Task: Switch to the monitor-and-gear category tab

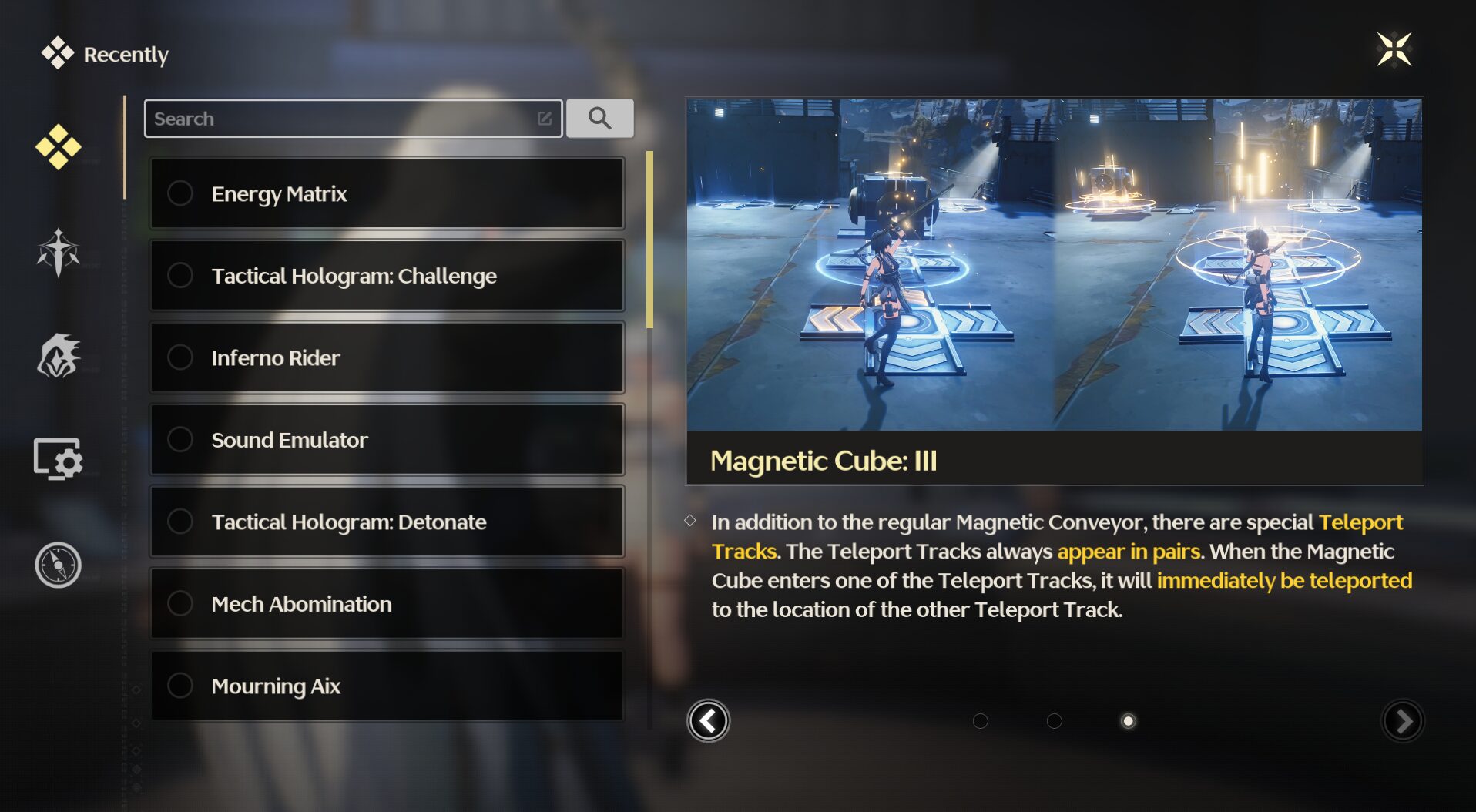Action: 59,459
